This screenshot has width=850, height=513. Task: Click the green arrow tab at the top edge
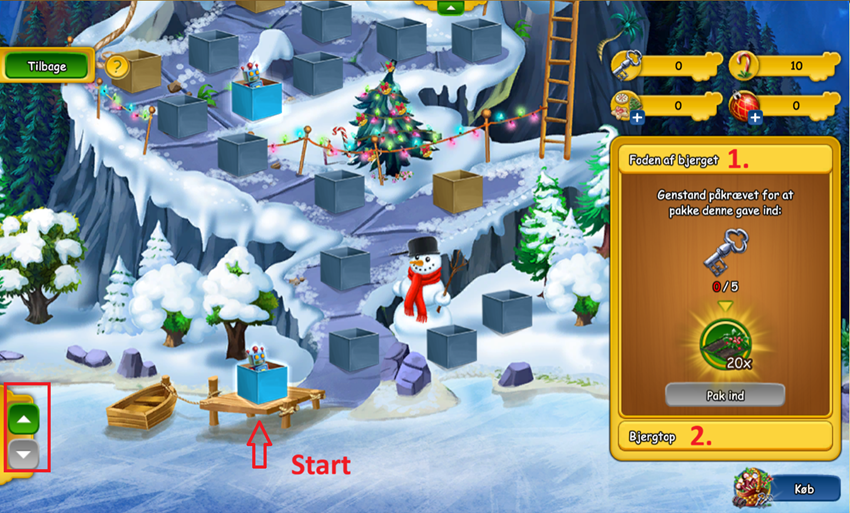[x=450, y=6]
